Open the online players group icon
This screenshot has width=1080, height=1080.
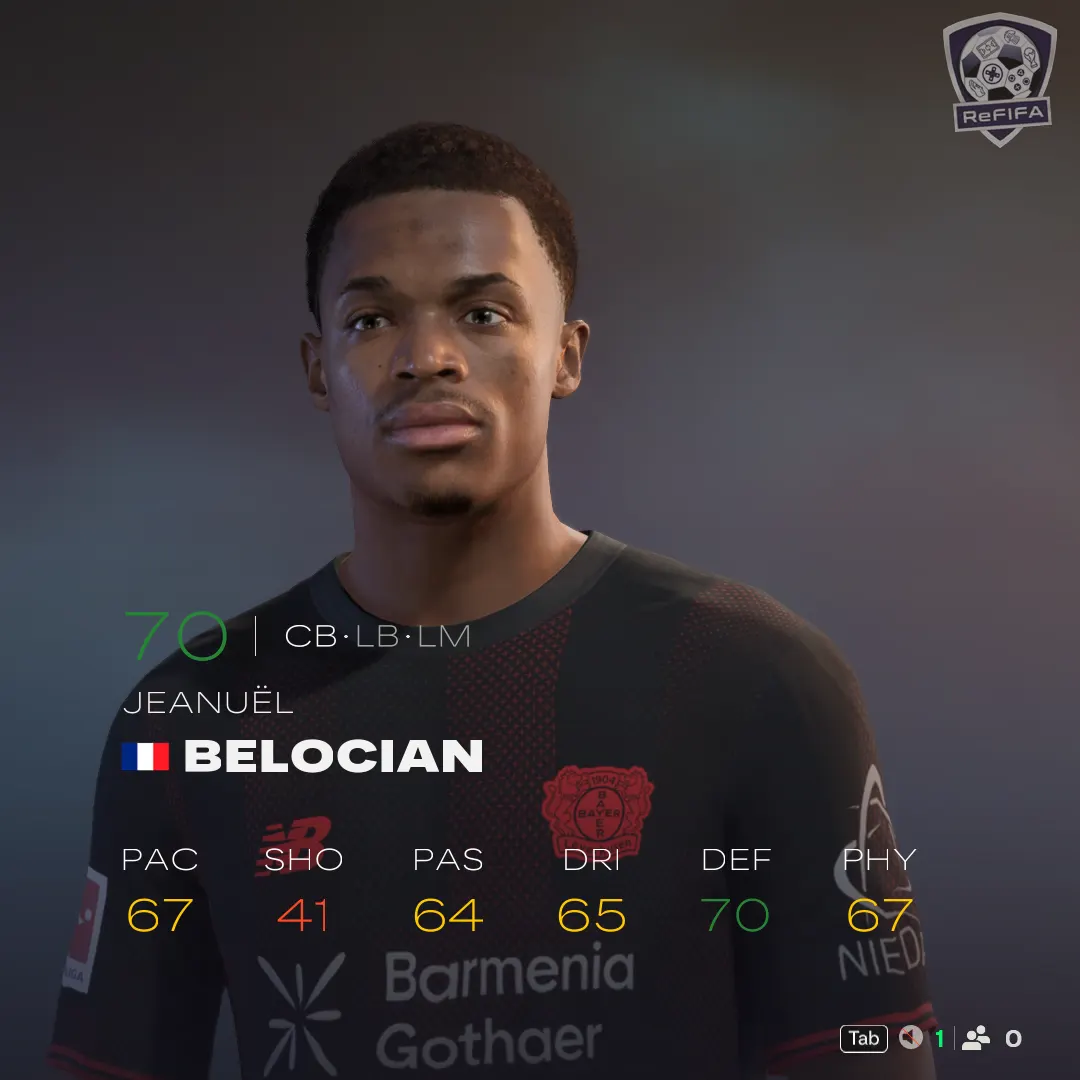[x=975, y=1038]
